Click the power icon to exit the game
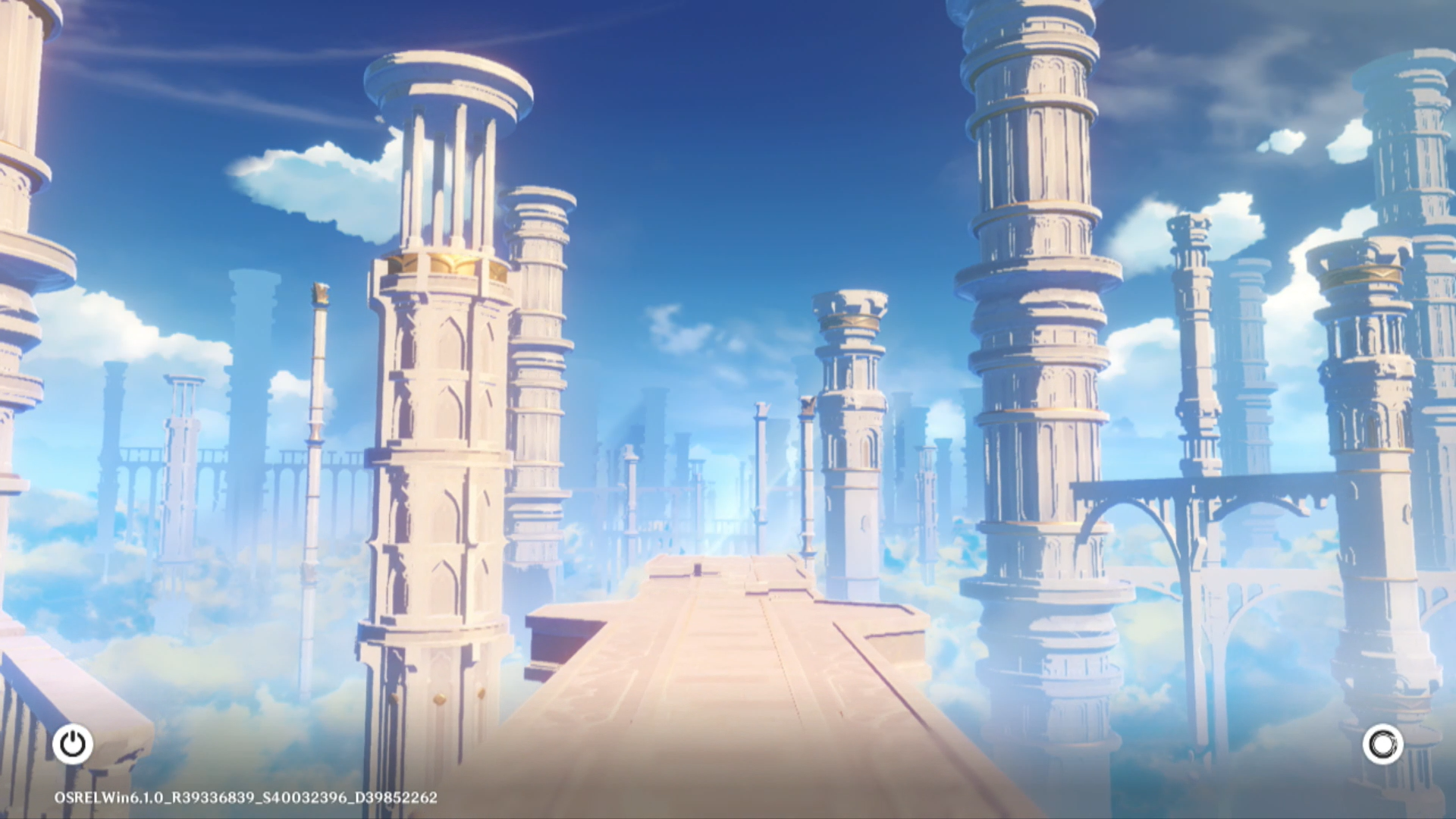1456x819 pixels. [73, 744]
